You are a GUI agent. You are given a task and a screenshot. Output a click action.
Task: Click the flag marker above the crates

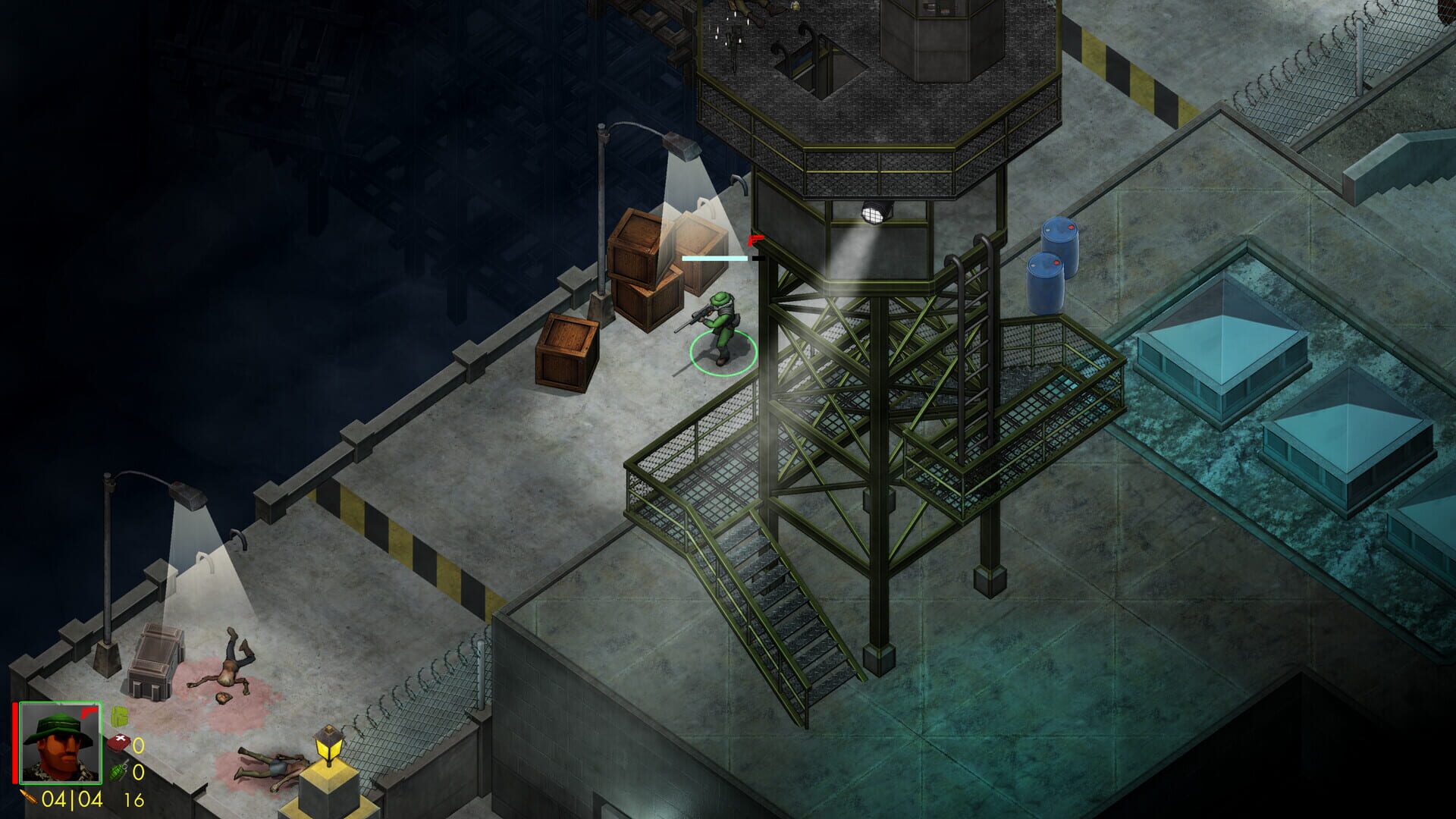pos(756,240)
